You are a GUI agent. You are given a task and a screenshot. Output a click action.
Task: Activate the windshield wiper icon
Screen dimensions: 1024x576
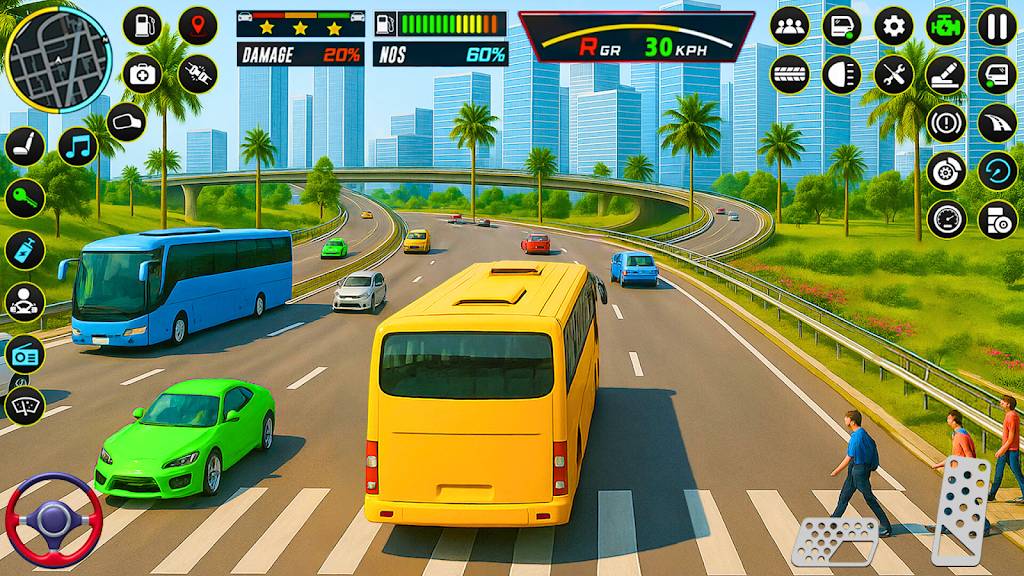(25, 405)
